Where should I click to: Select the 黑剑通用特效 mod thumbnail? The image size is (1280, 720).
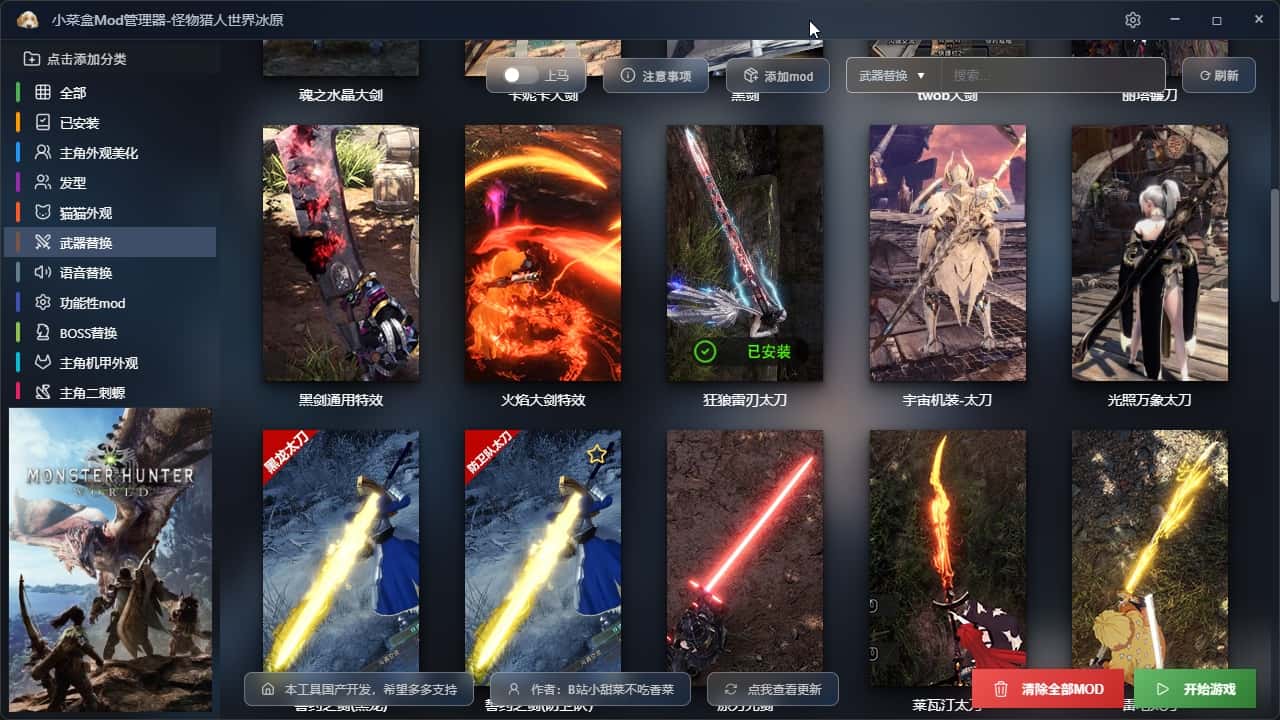click(341, 253)
